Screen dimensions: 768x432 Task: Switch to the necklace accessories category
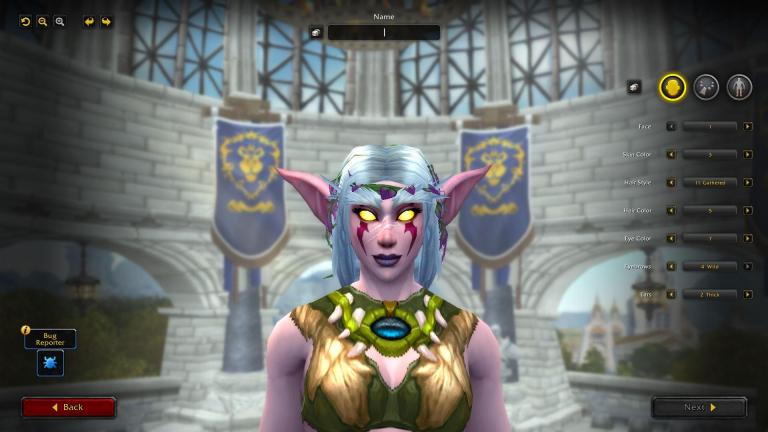pyautogui.click(x=706, y=87)
